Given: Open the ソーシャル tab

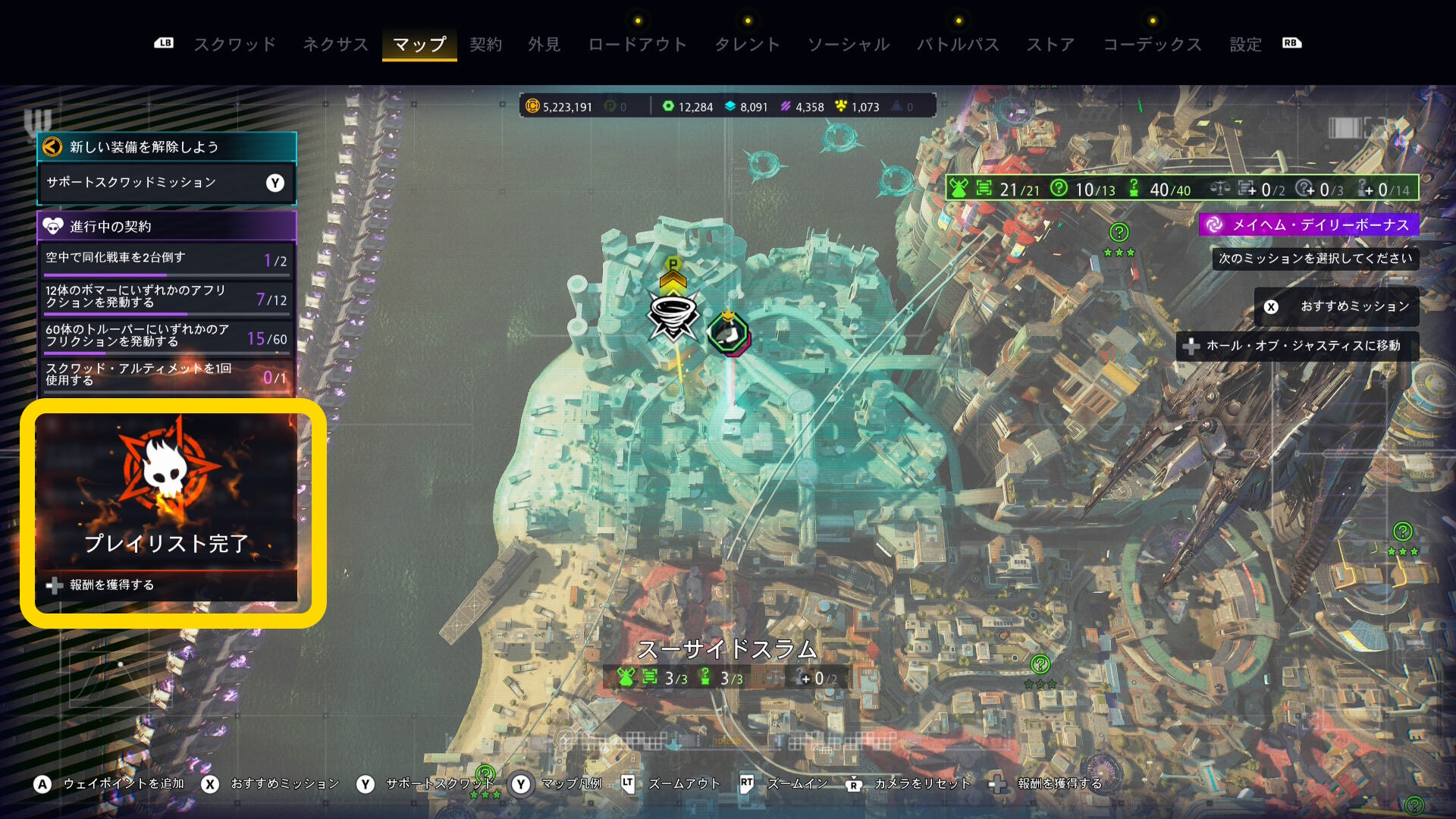Looking at the screenshot, I should [848, 44].
